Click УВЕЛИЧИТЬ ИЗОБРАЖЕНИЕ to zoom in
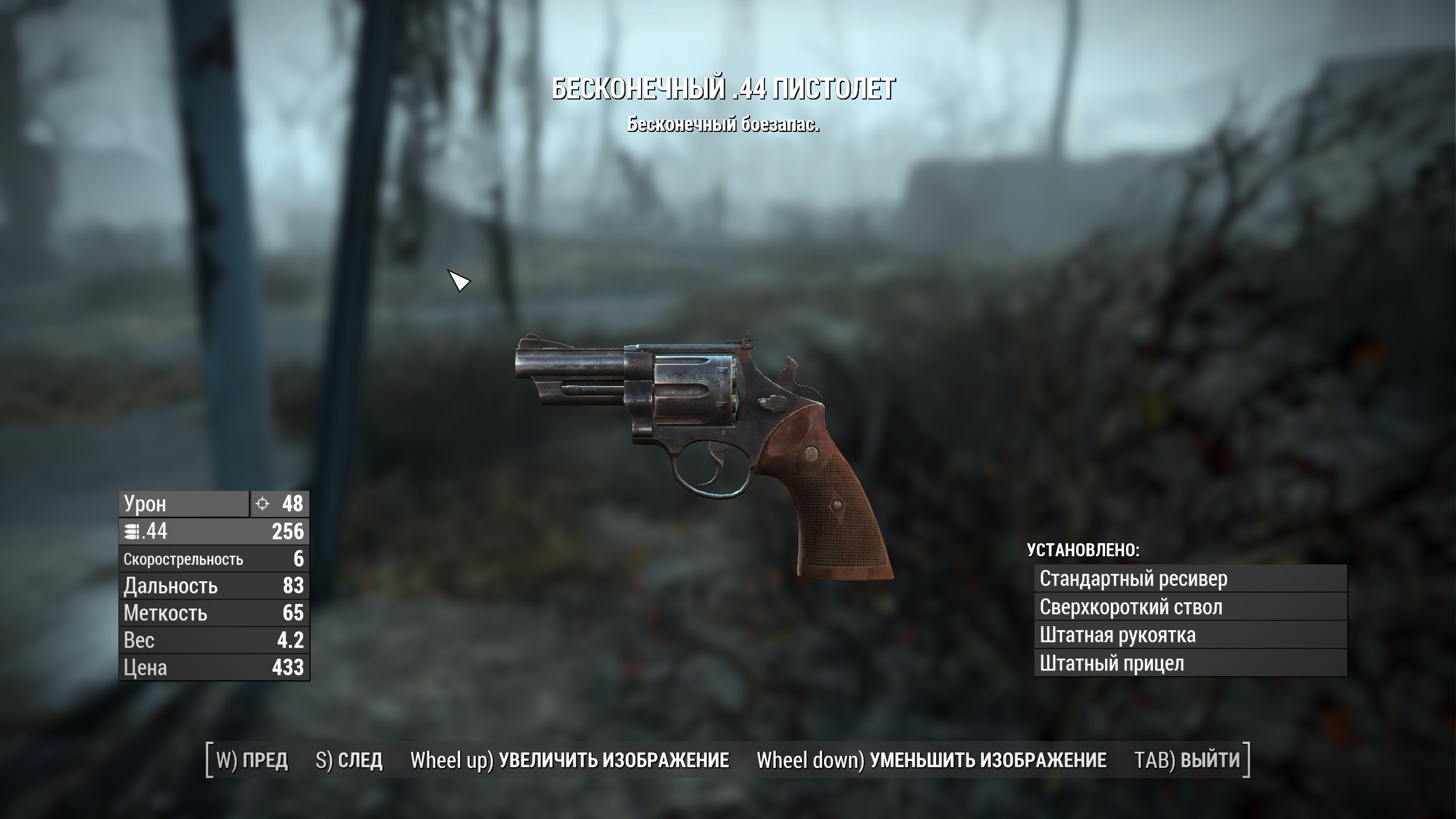 [x=570, y=760]
